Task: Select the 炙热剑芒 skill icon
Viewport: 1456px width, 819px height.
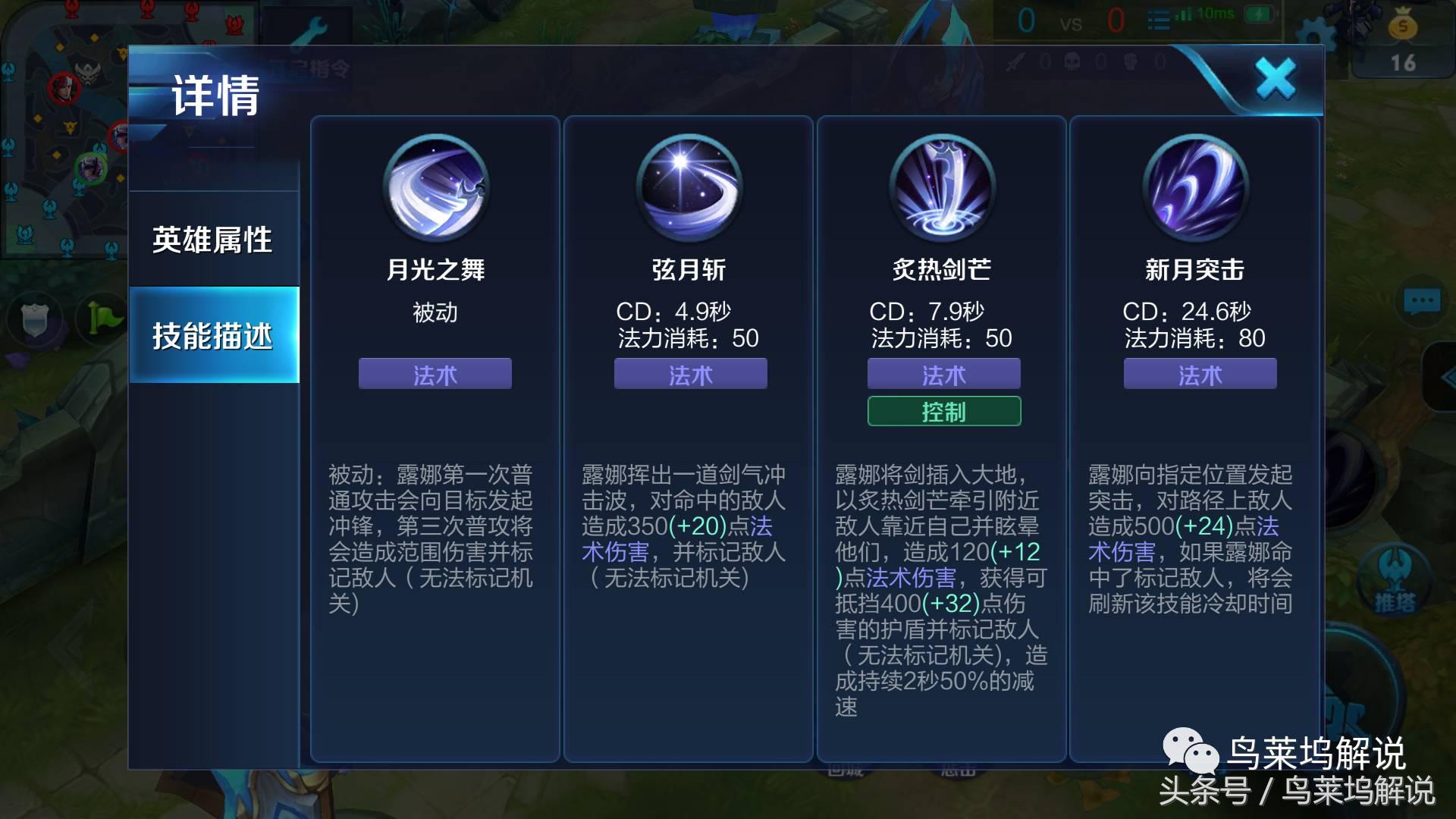Action: click(942, 189)
